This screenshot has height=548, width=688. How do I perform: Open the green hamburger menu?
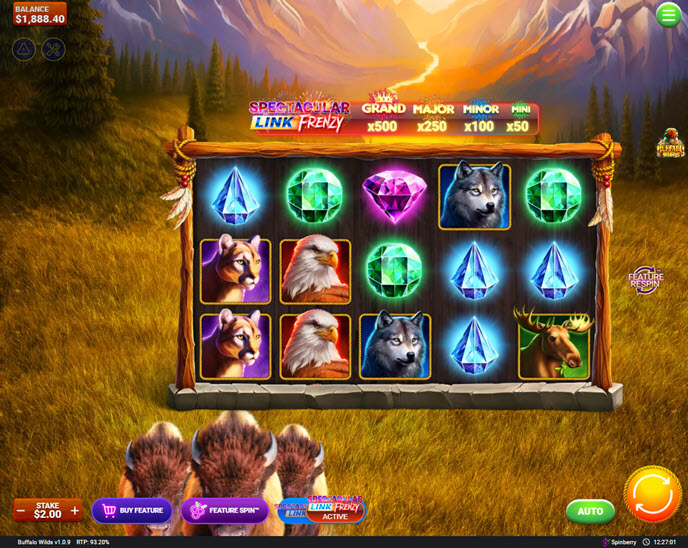pos(668,15)
